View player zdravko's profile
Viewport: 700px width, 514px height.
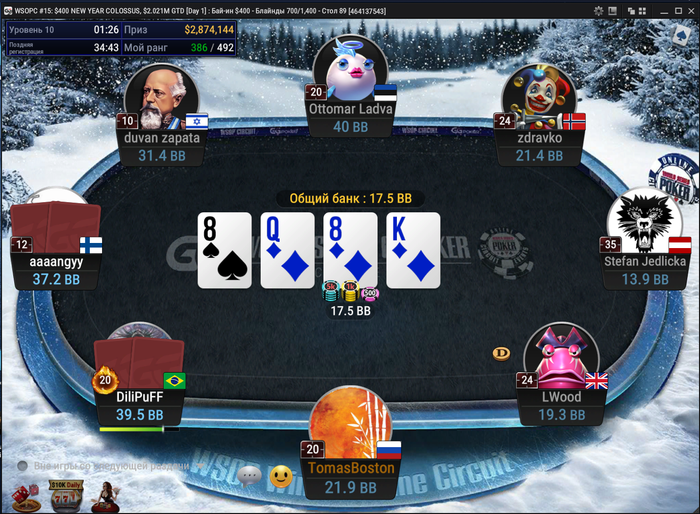537,98
